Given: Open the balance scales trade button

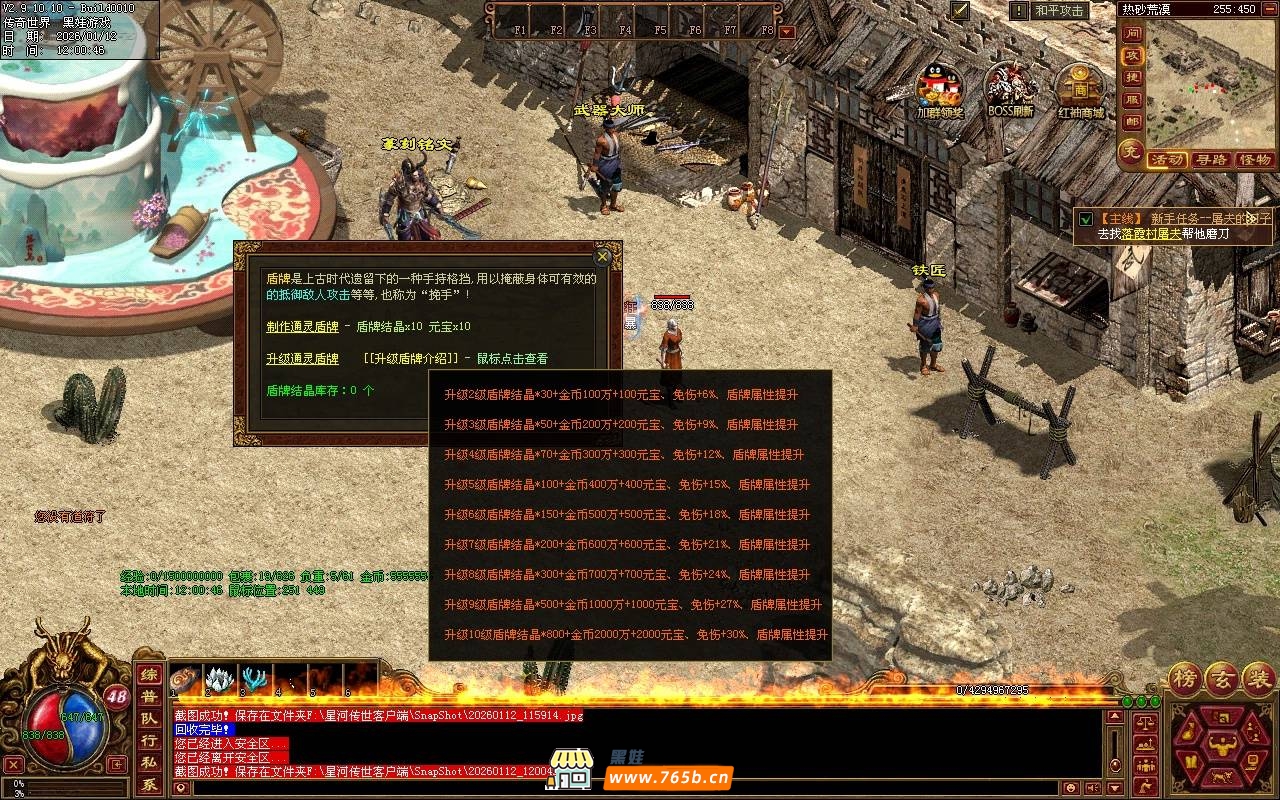Looking at the screenshot, I should [x=1145, y=720].
